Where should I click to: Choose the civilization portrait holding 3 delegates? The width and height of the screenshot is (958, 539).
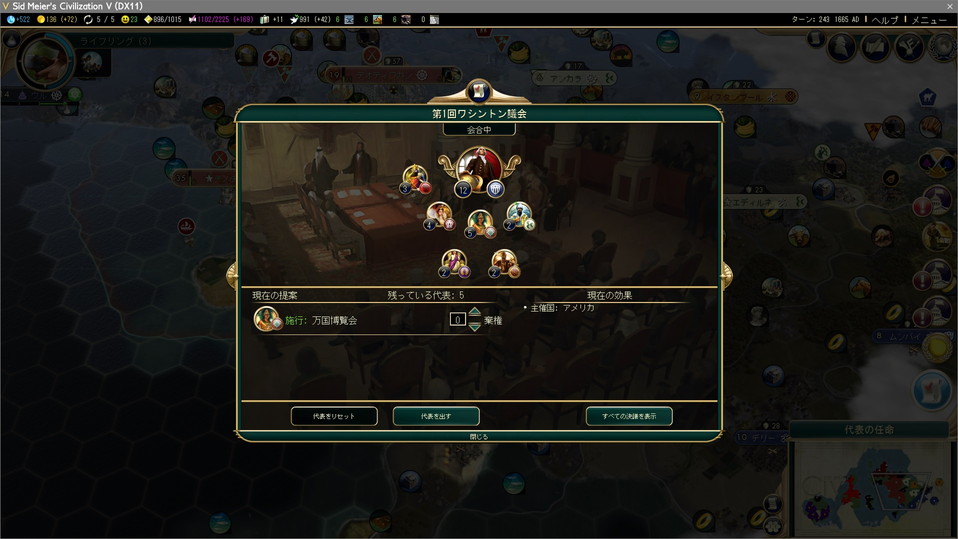point(417,179)
